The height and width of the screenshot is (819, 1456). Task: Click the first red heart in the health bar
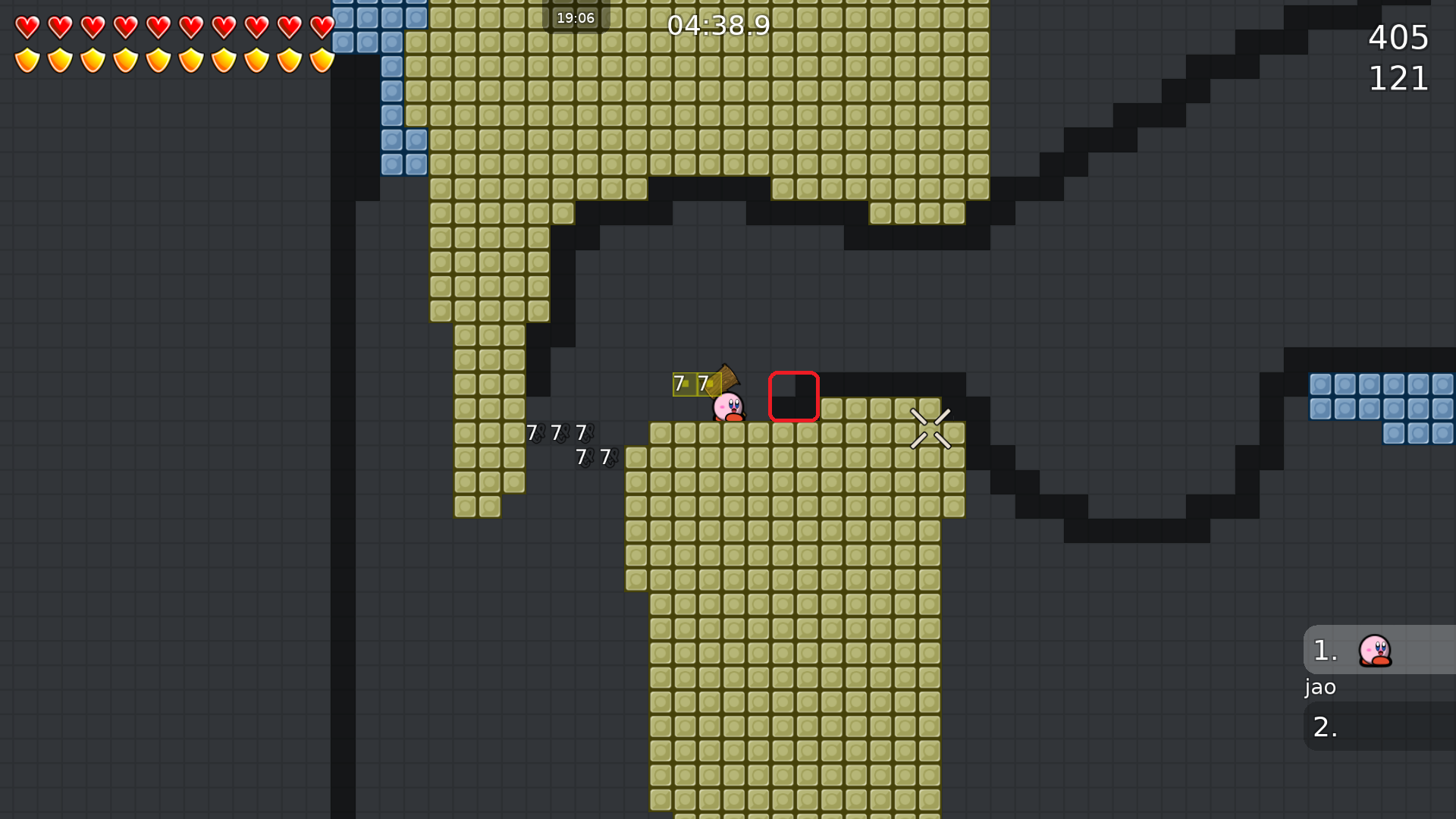pos(27,28)
